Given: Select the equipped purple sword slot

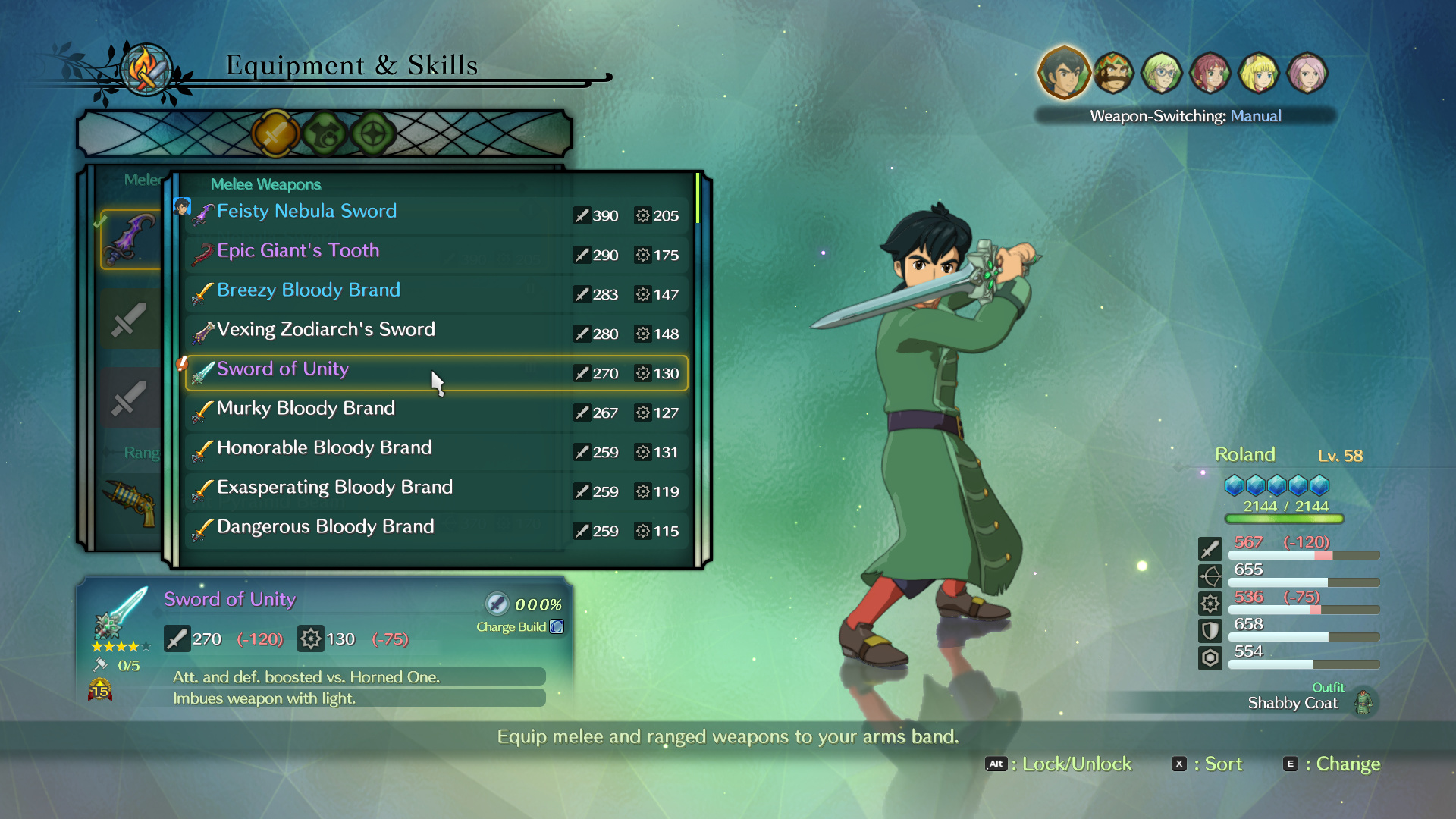Looking at the screenshot, I should coord(130,240).
